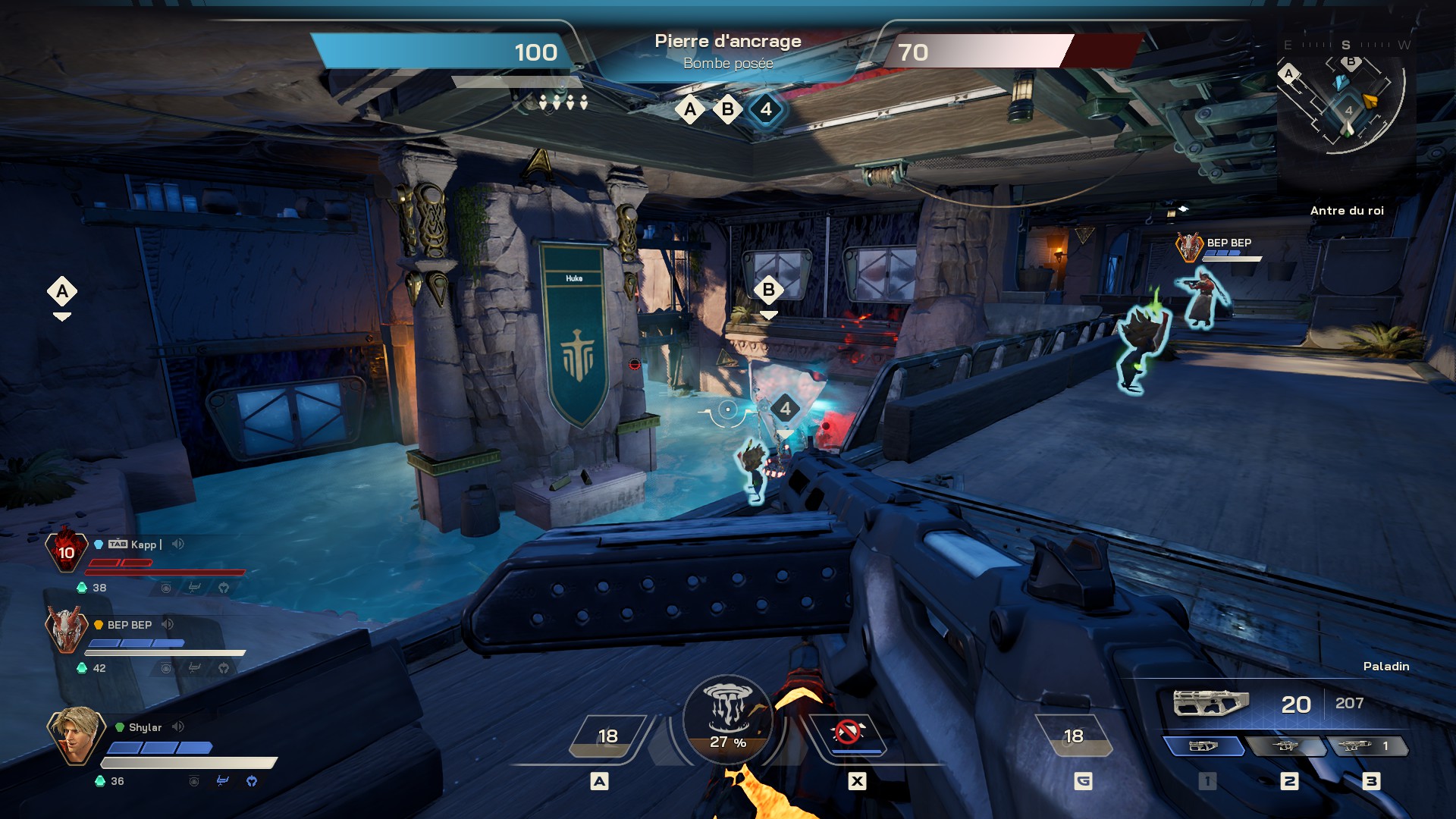The image size is (1456, 819).
Task: Select BEP BEP's portrait in team list
Action: click(x=67, y=629)
